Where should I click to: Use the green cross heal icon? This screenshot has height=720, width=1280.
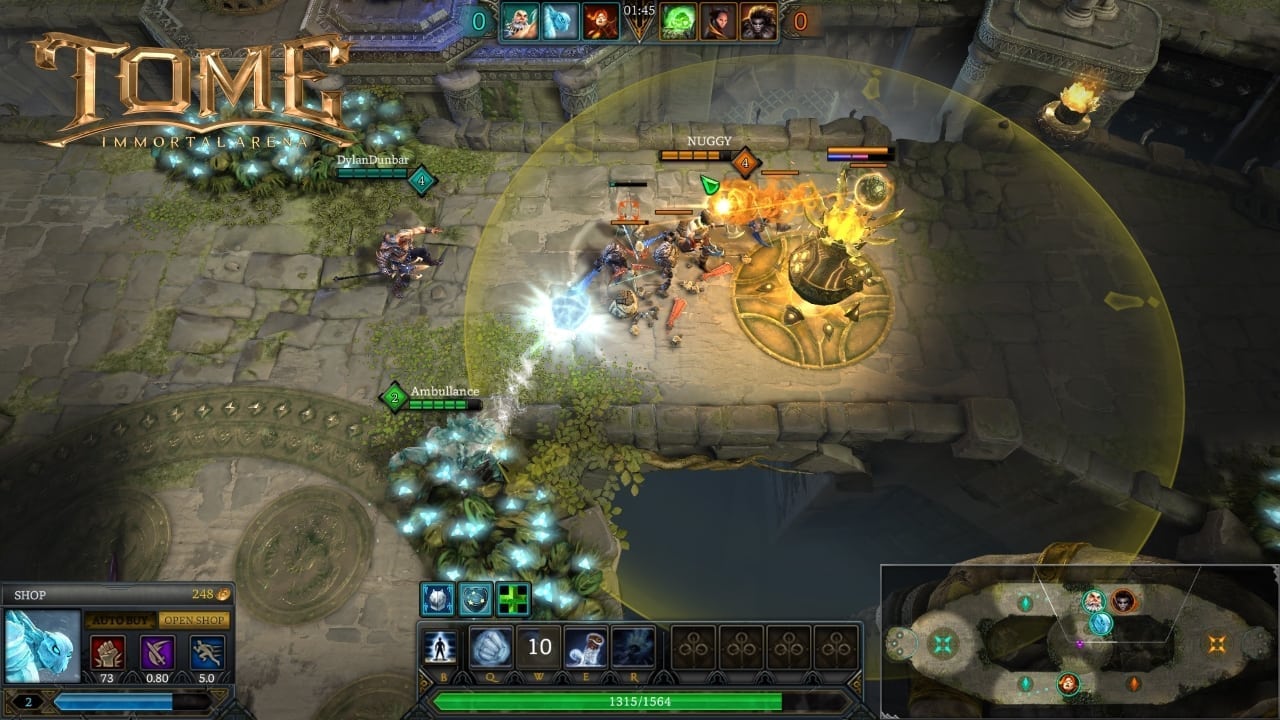tap(514, 599)
